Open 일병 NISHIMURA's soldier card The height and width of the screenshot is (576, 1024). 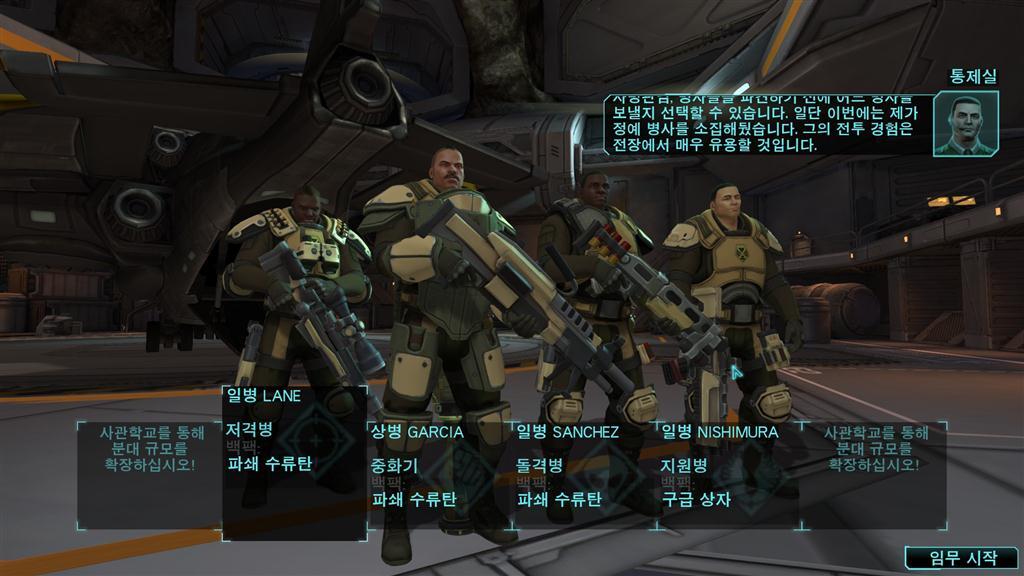729,472
